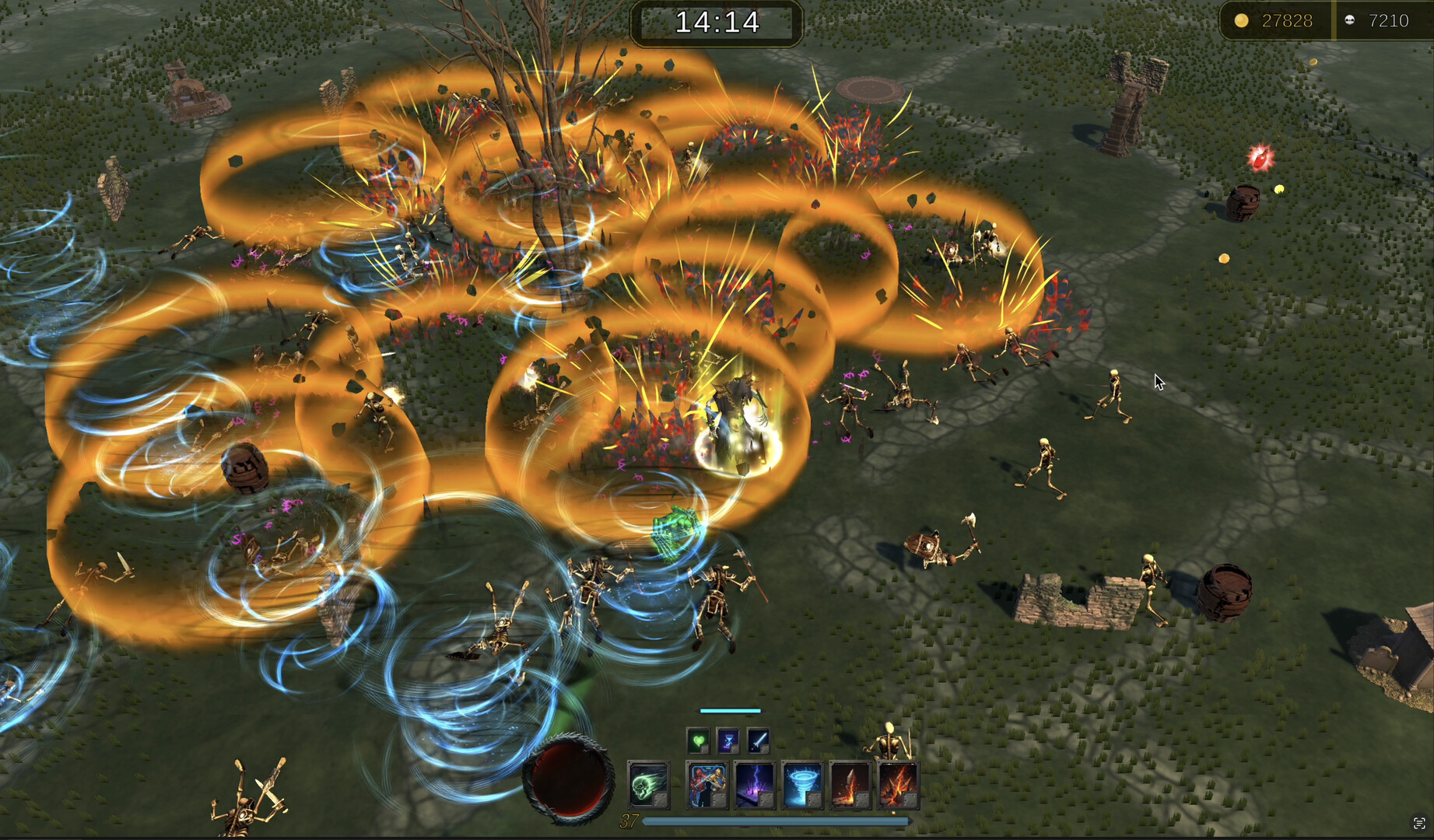Click the green heart passive icon
Image resolution: width=1434 pixels, height=840 pixels.
[x=698, y=740]
